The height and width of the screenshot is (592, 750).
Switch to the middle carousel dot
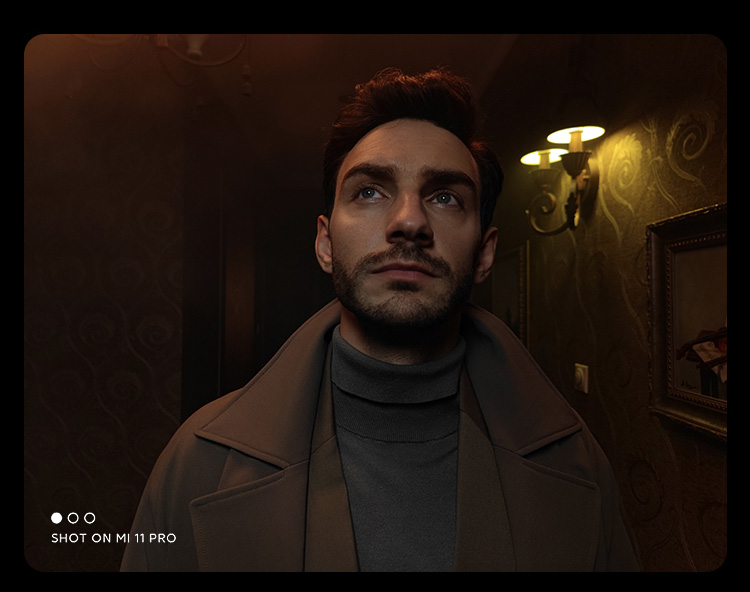point(73,518)
